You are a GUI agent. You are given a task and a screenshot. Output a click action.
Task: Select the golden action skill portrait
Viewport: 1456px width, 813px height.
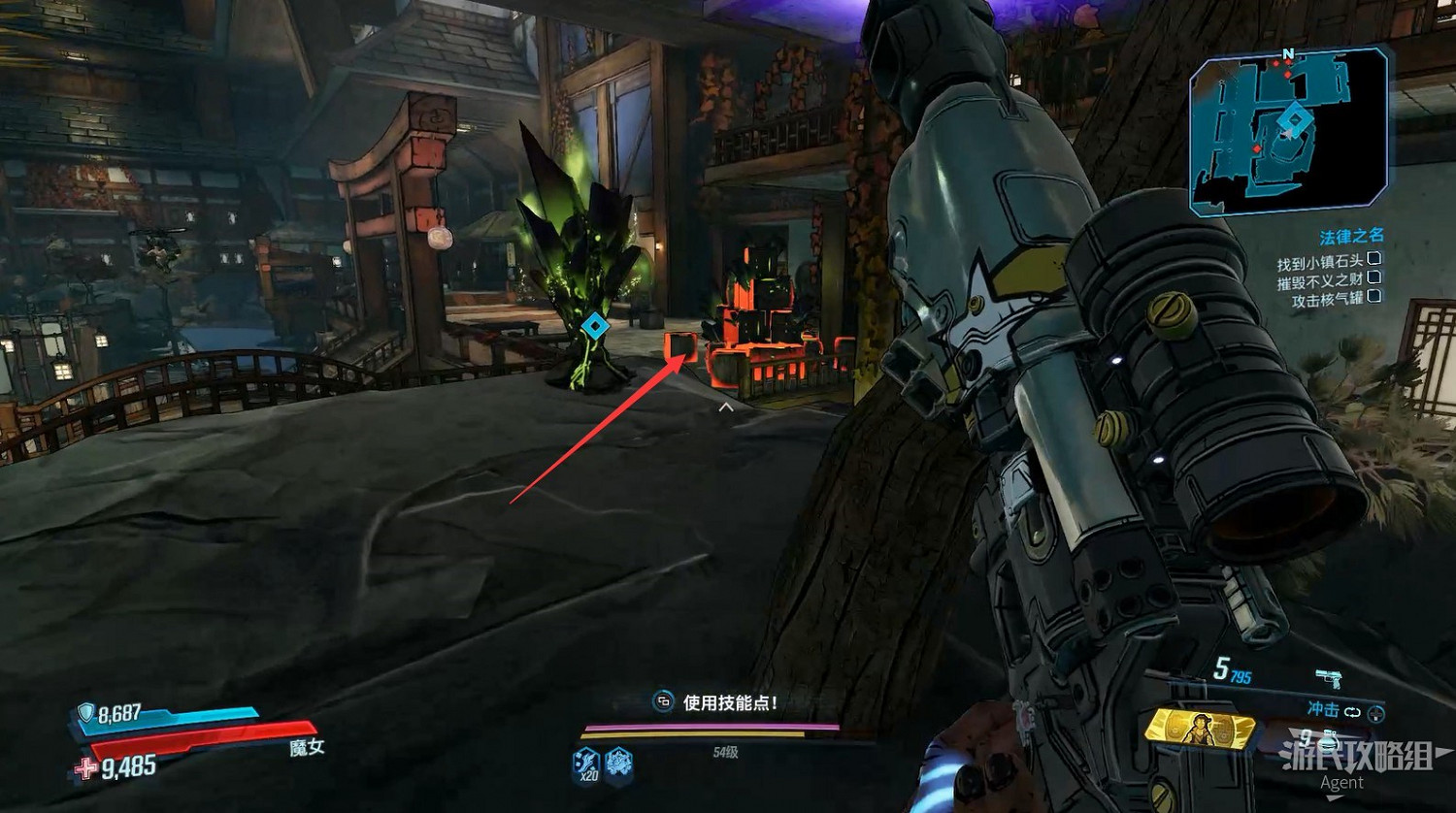coord(1200,726)
